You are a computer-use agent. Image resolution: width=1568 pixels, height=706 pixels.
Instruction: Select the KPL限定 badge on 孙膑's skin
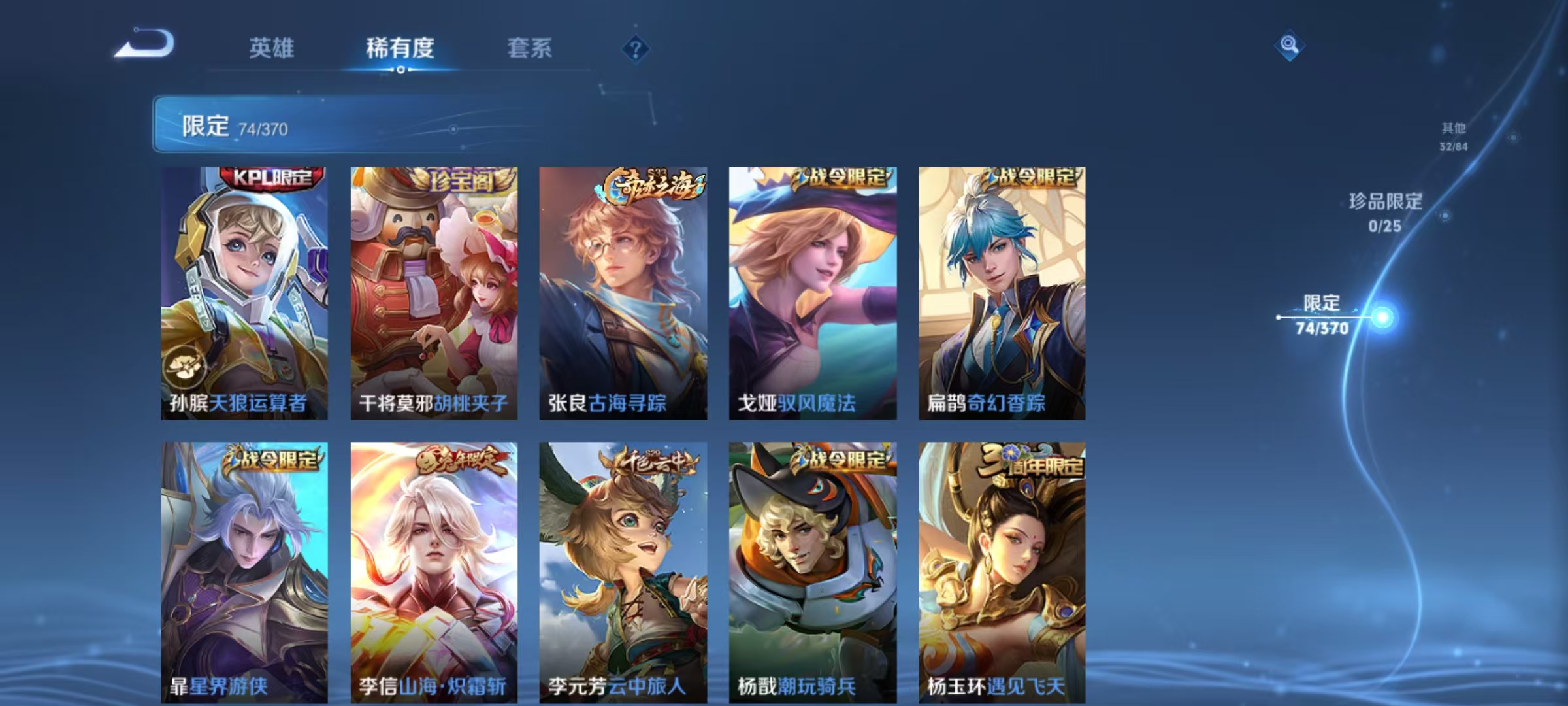(269, 176)
